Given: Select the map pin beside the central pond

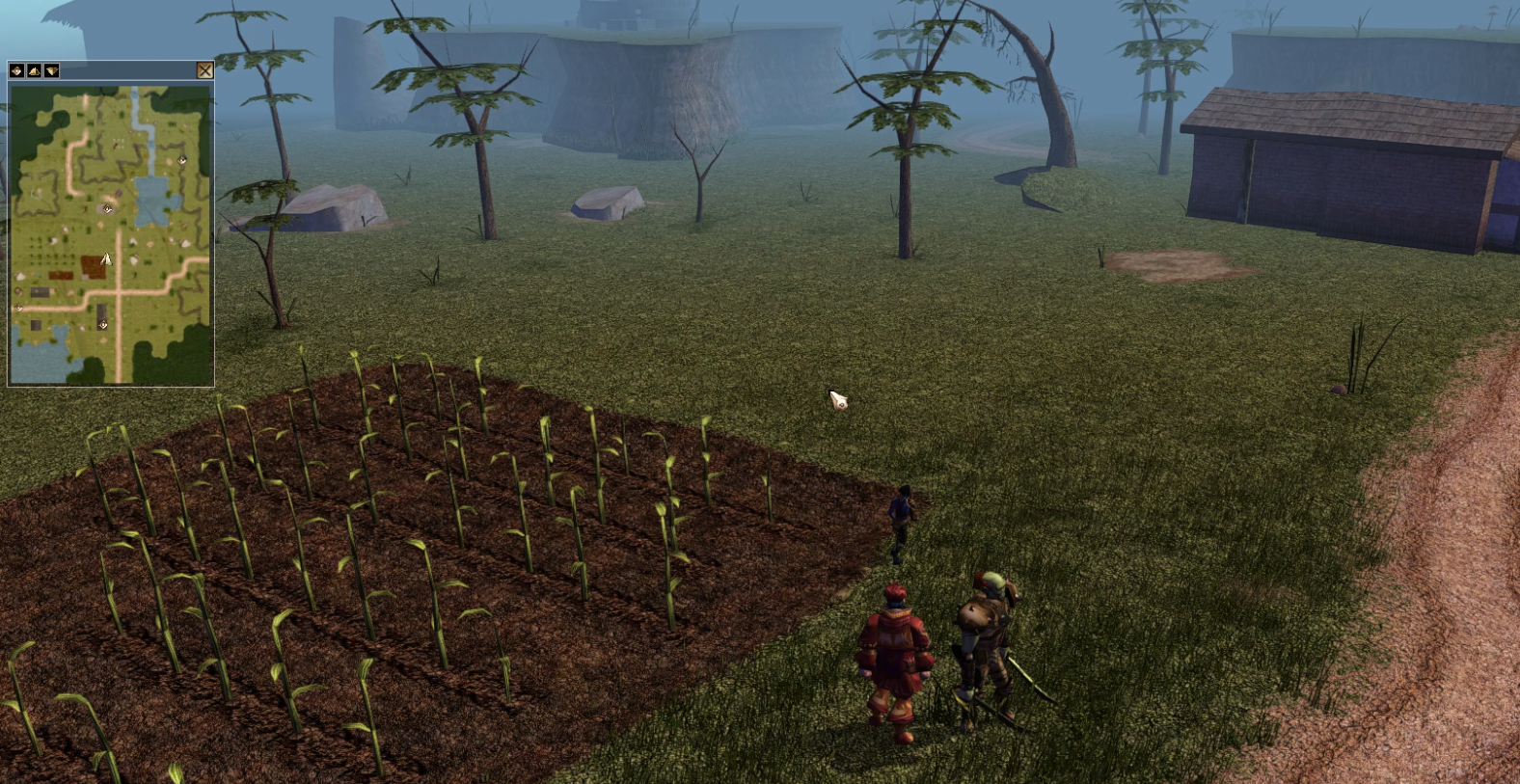Looking at the screenshot, I should pos(107,208).
